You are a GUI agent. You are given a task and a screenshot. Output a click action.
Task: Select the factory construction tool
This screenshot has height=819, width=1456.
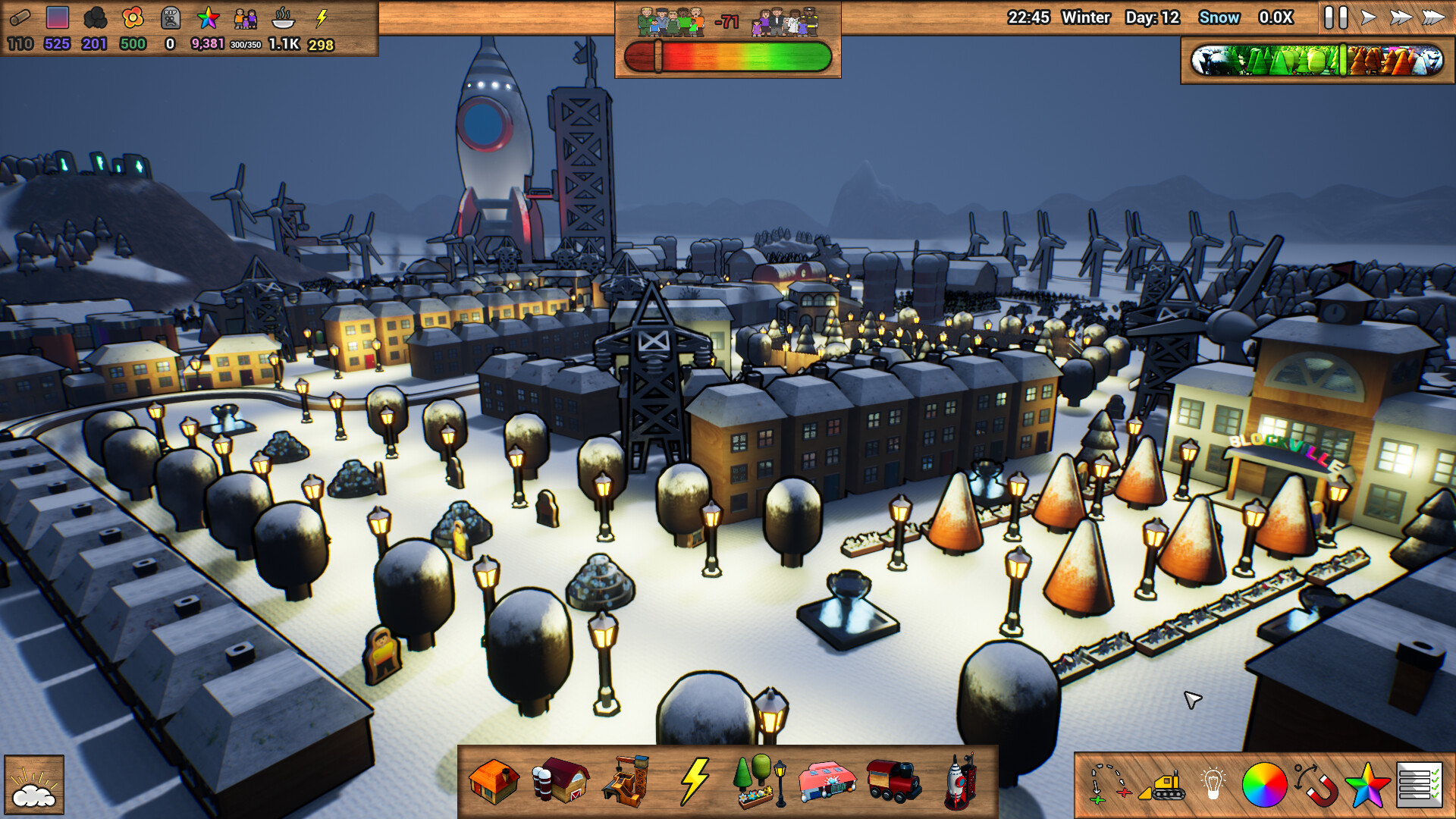tap(626, 783)
